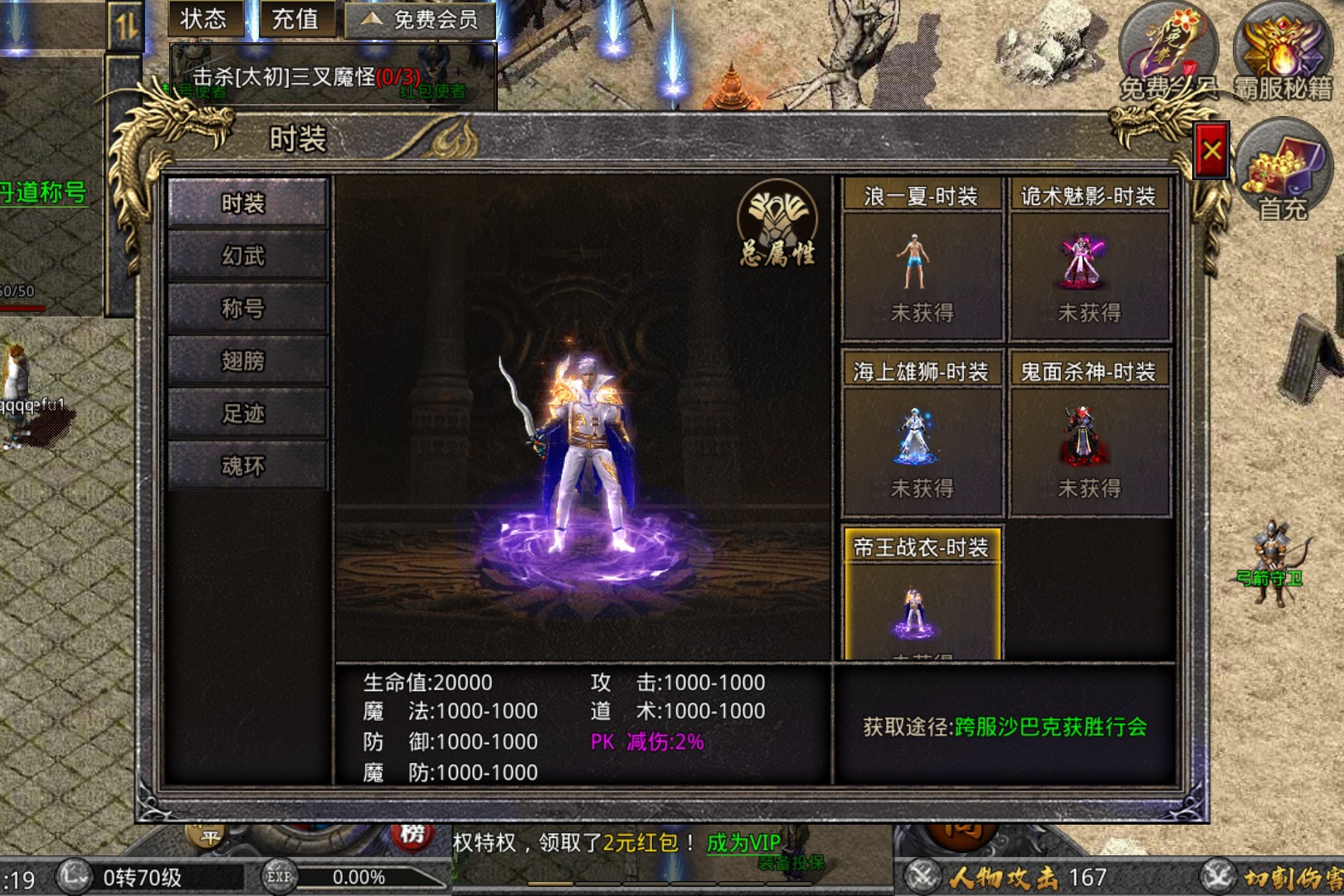Select the 浪一夏 costume tile

point(922,265)
